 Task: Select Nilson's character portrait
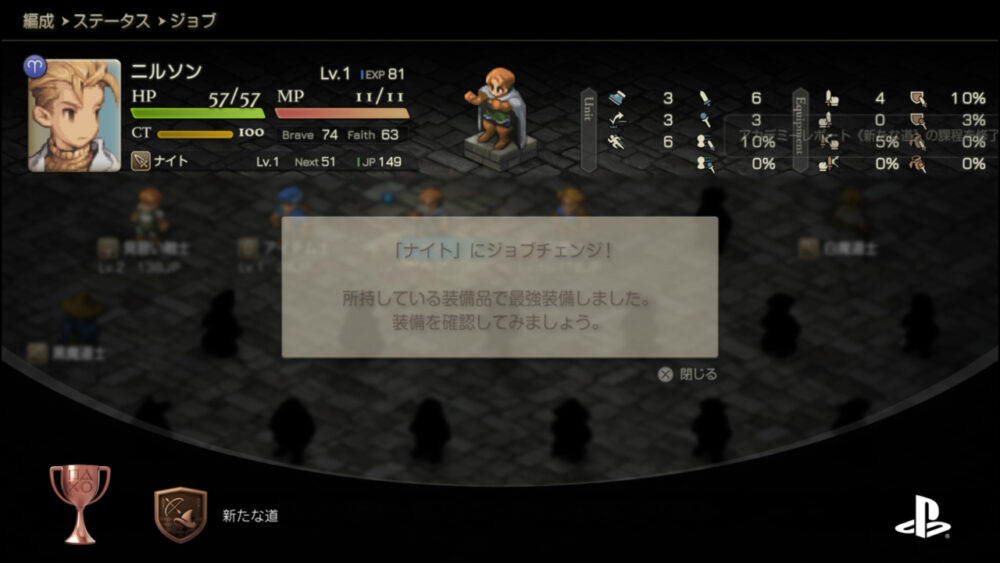tap(68, 118)
